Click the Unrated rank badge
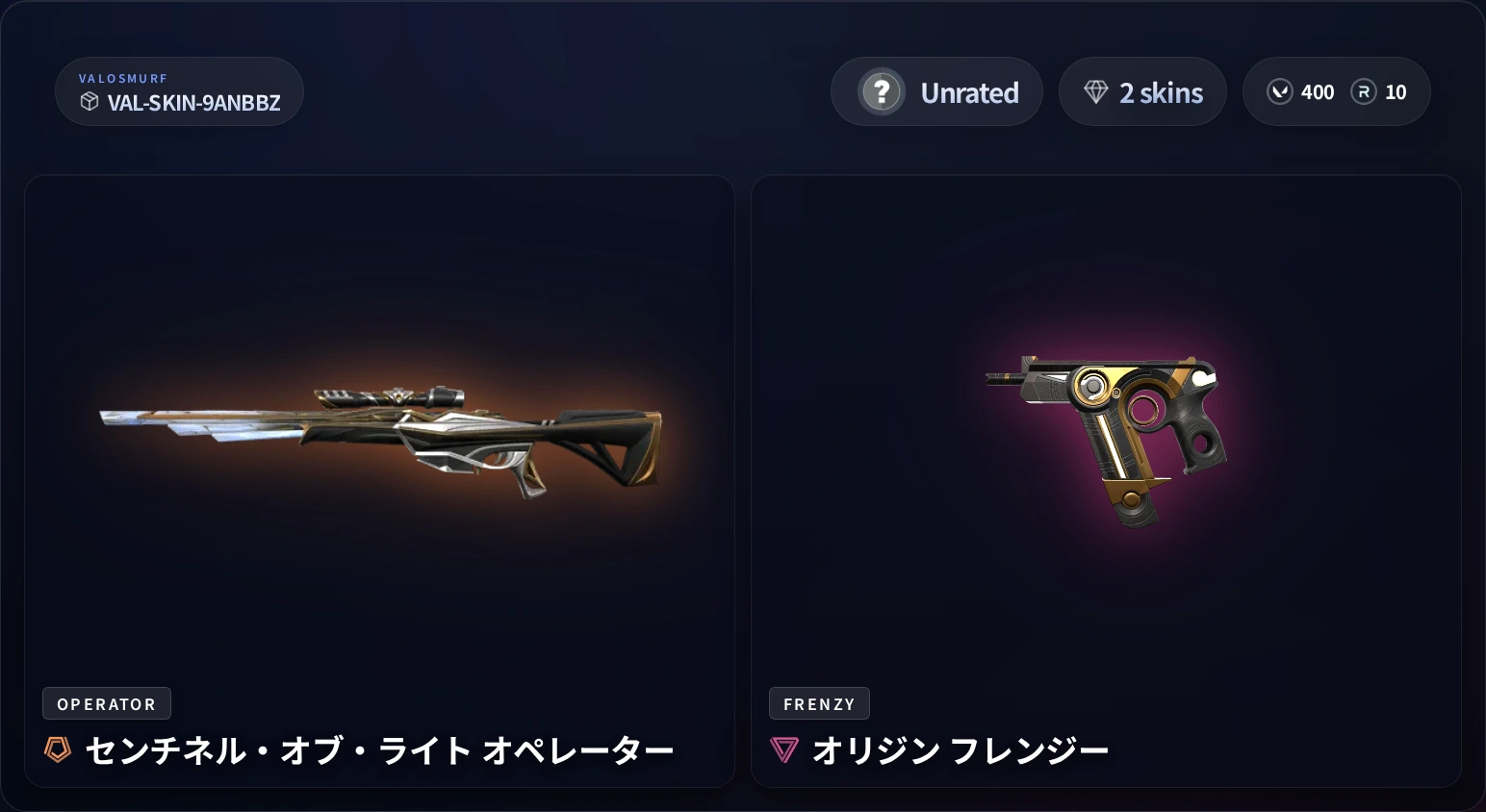This screenshot has width=1486, height=812. point(935,91)
